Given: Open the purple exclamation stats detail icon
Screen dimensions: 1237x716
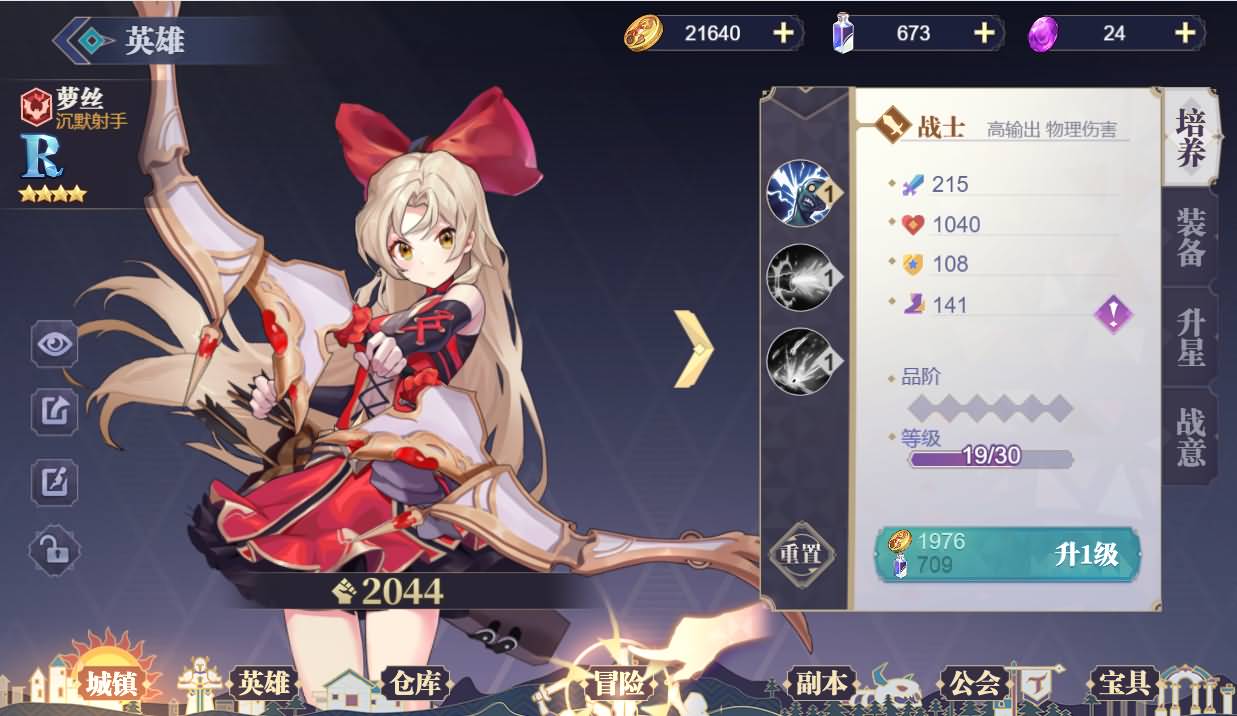Looking at the screenshot, I should tap(1113, 314).
